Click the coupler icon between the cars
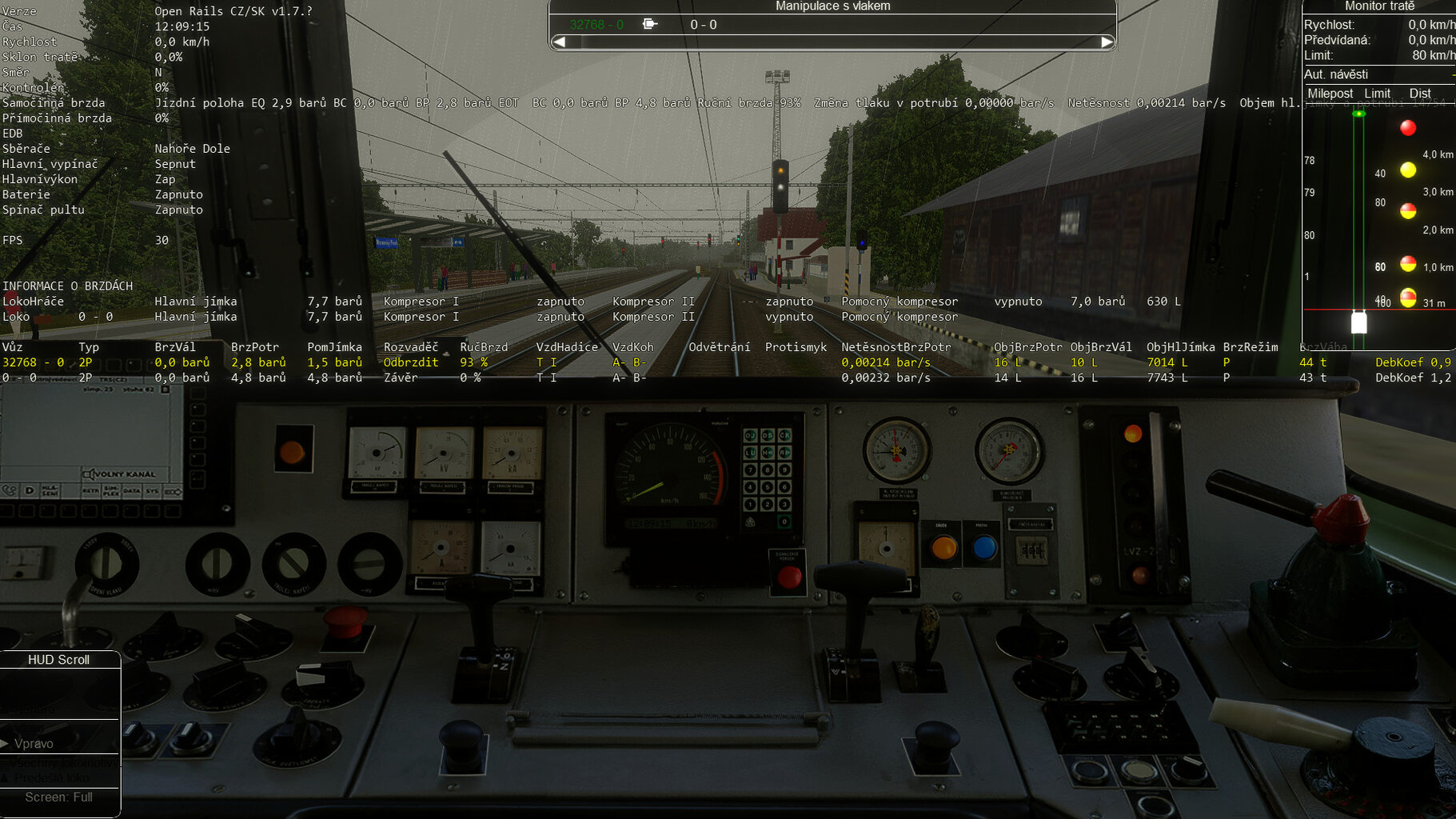The height and width of the screenshot is (819, 1456). pos(650,24)
